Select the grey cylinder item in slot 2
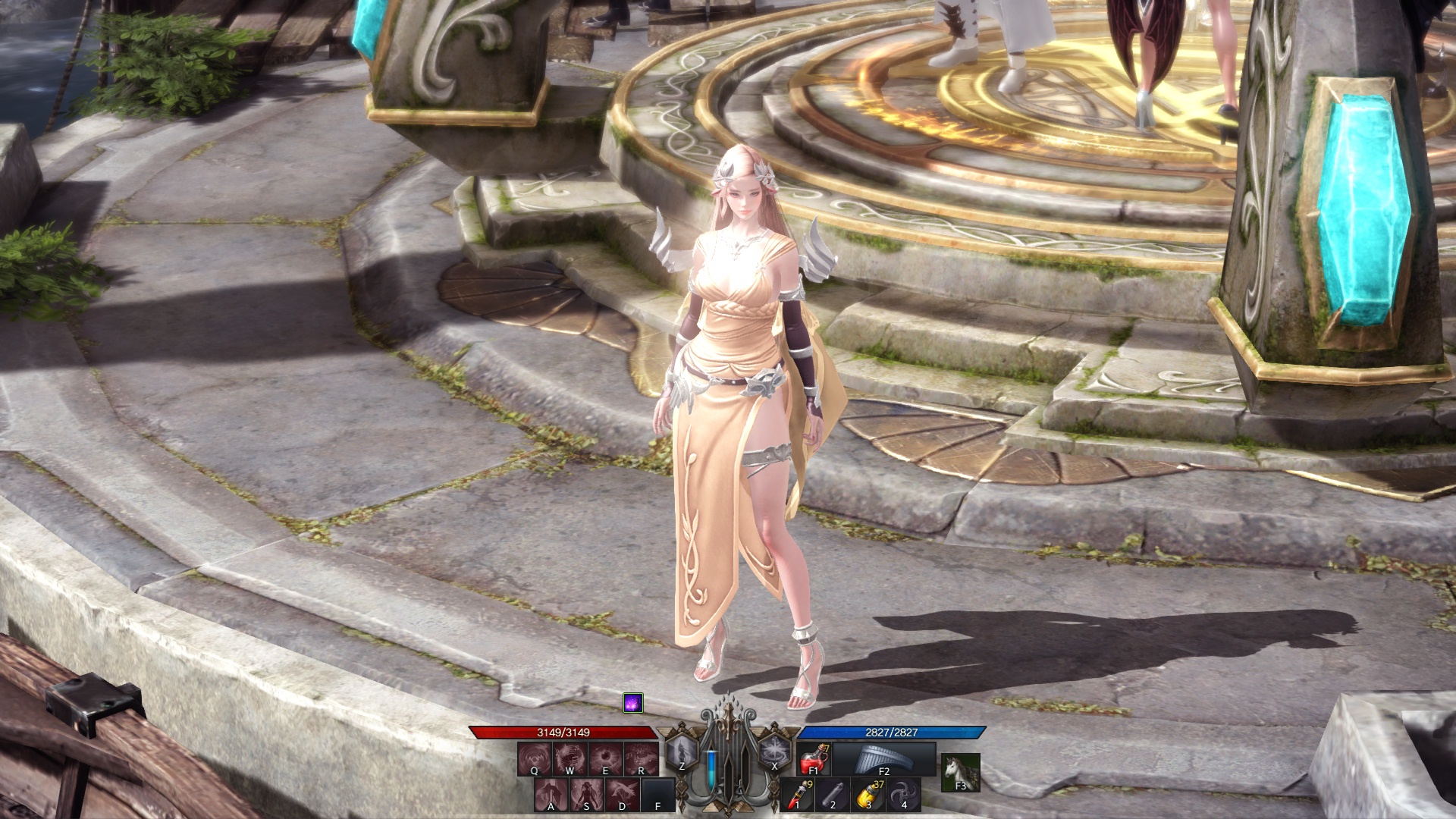This screenshot has height=819, width=1456. pos(833,795)
